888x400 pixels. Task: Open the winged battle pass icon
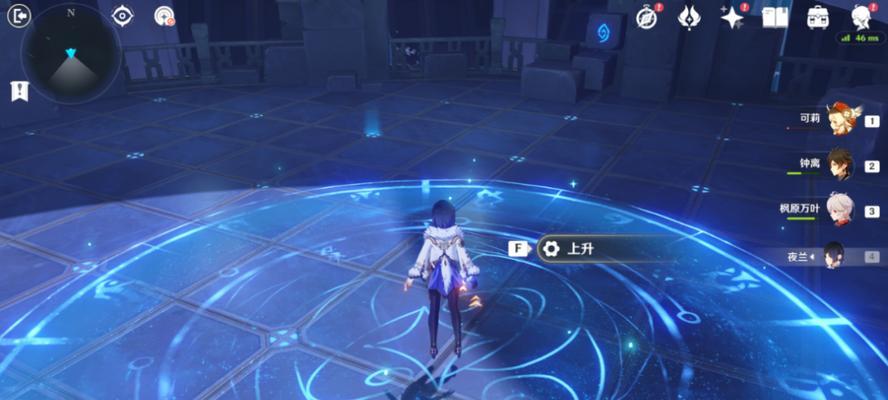click(x=689, y=16)
